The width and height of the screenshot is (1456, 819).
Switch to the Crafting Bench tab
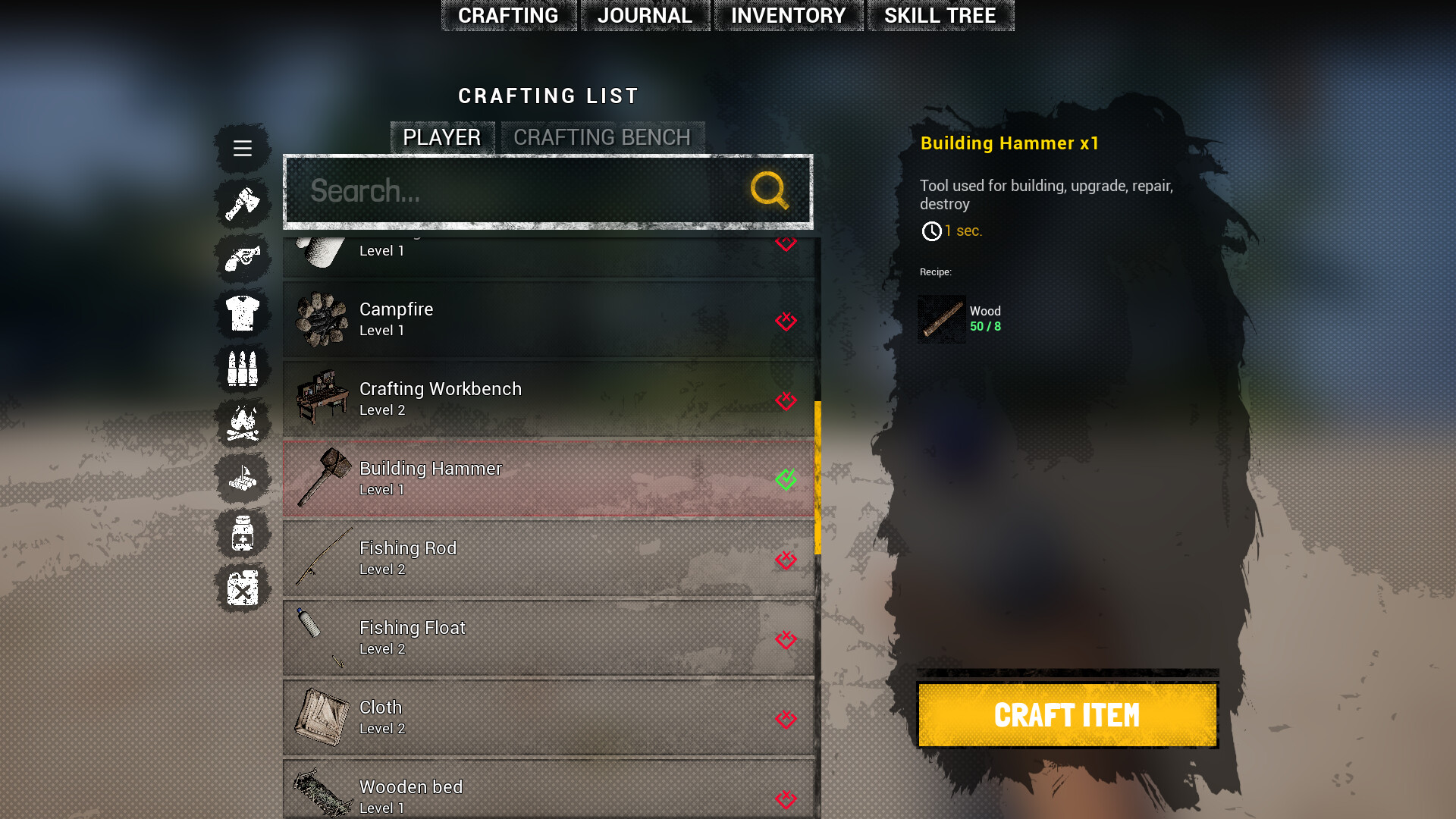pyautogui.click(x=602, y=137)
